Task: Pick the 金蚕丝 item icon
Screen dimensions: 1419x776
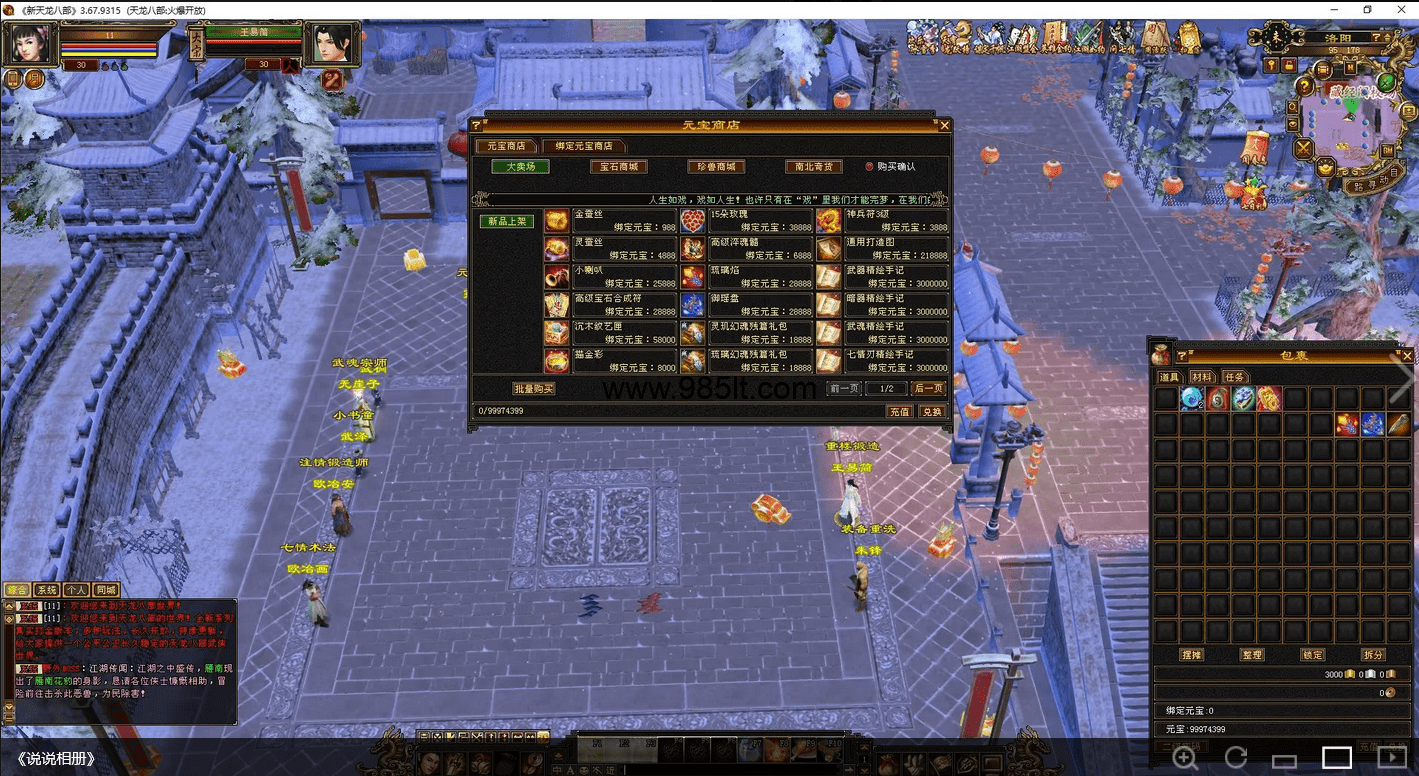Action: coord(556,221)
